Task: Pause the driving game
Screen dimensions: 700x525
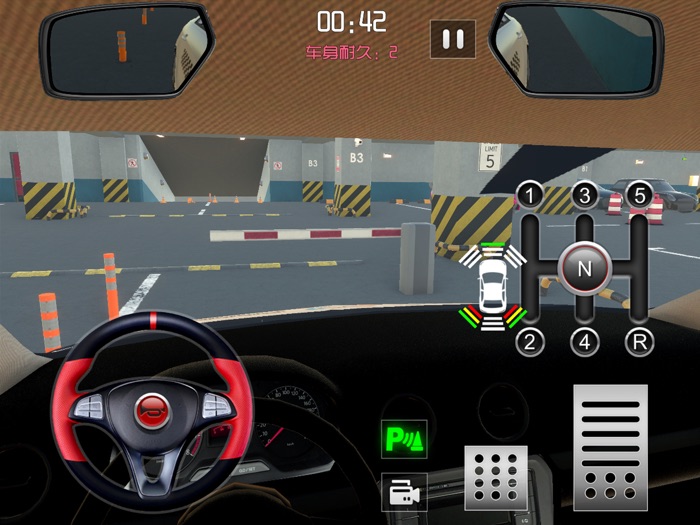Action: click(453, 39)
